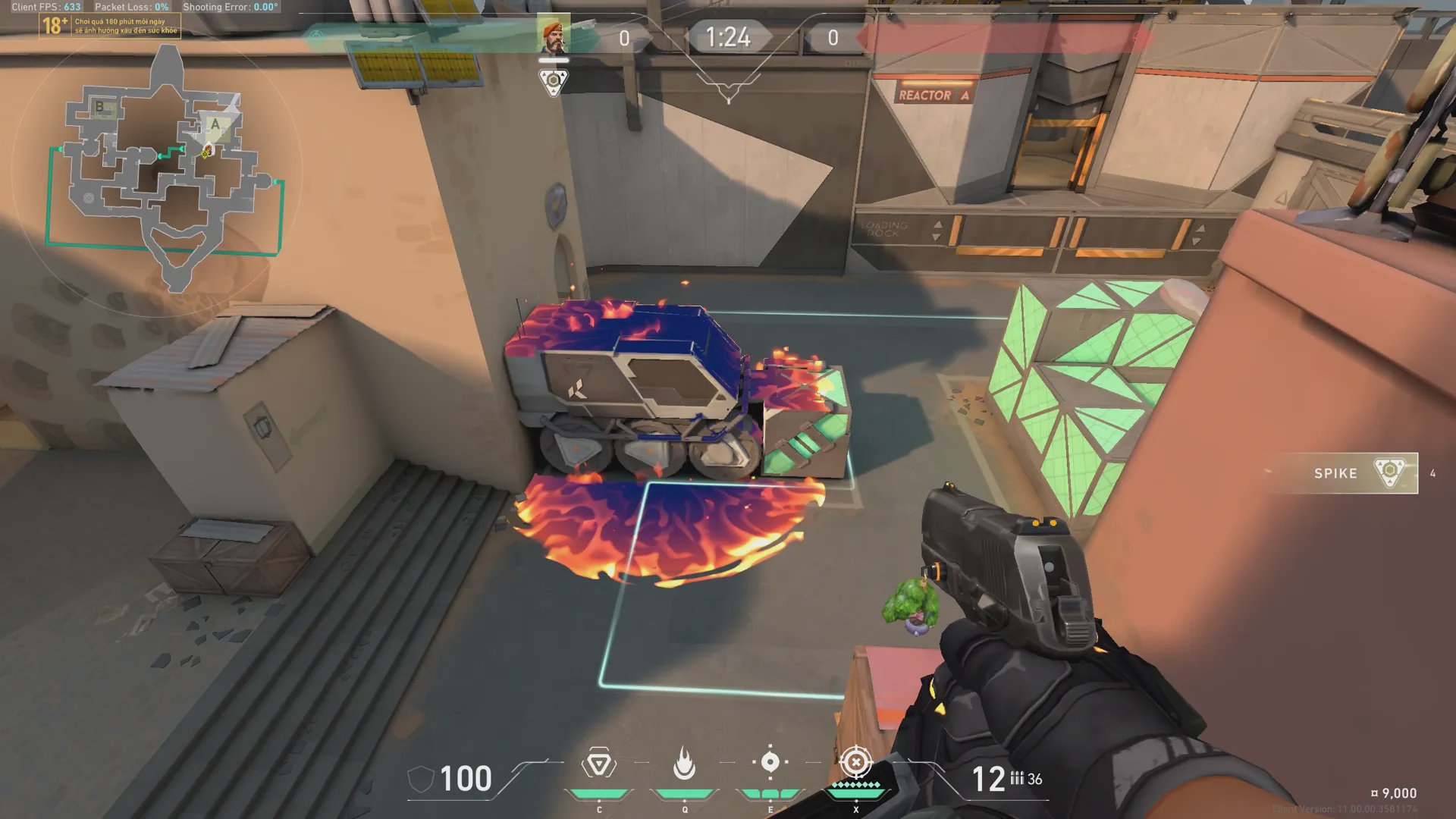Click the spike icon below the portrait

[554, 80]
